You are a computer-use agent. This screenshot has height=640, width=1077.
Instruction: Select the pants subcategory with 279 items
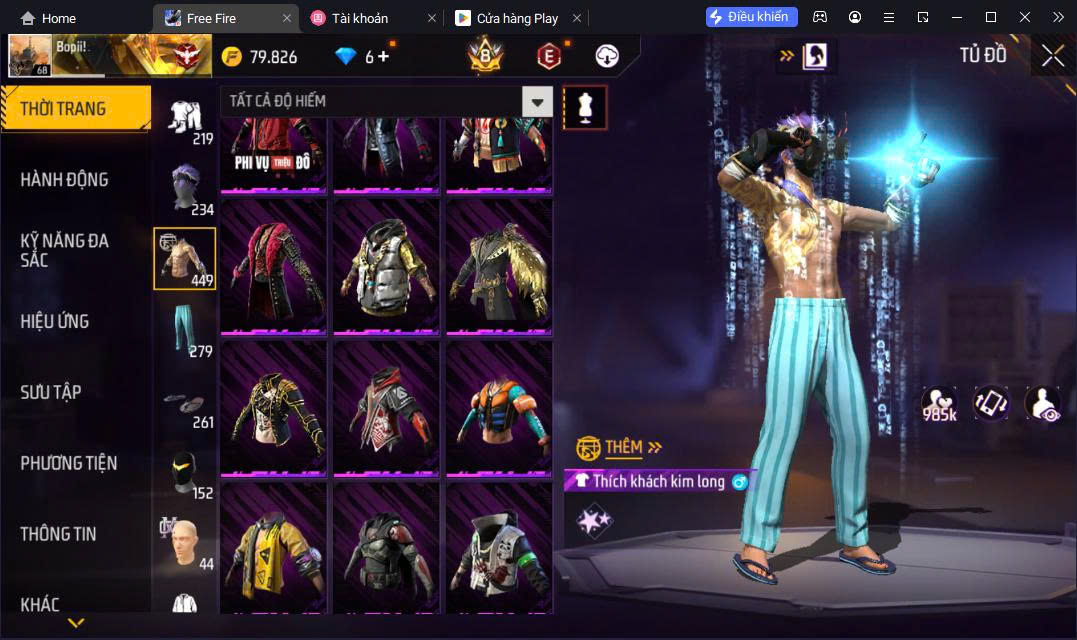point(185,330)
